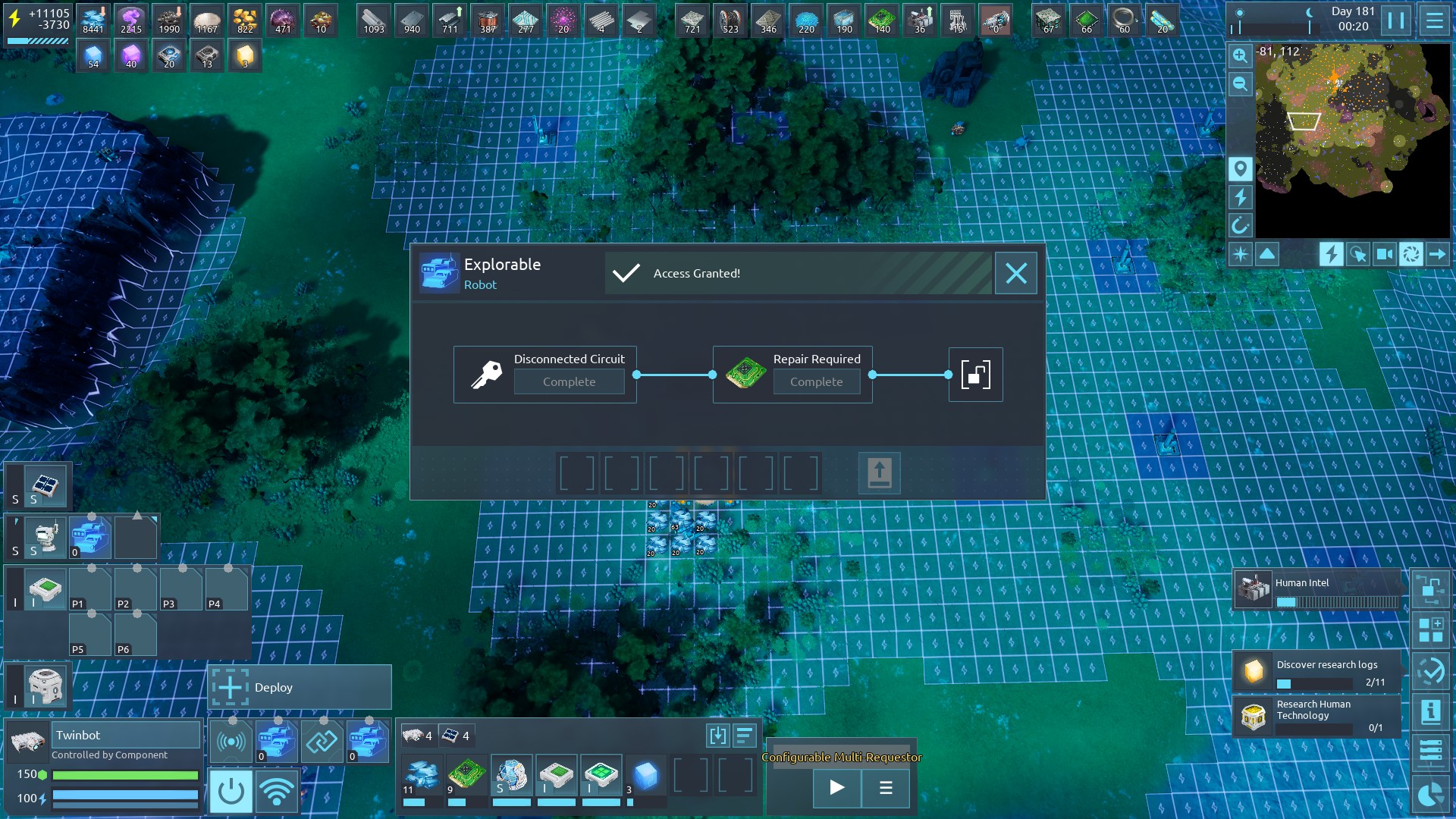Click on the minimap

[1352, 140]
